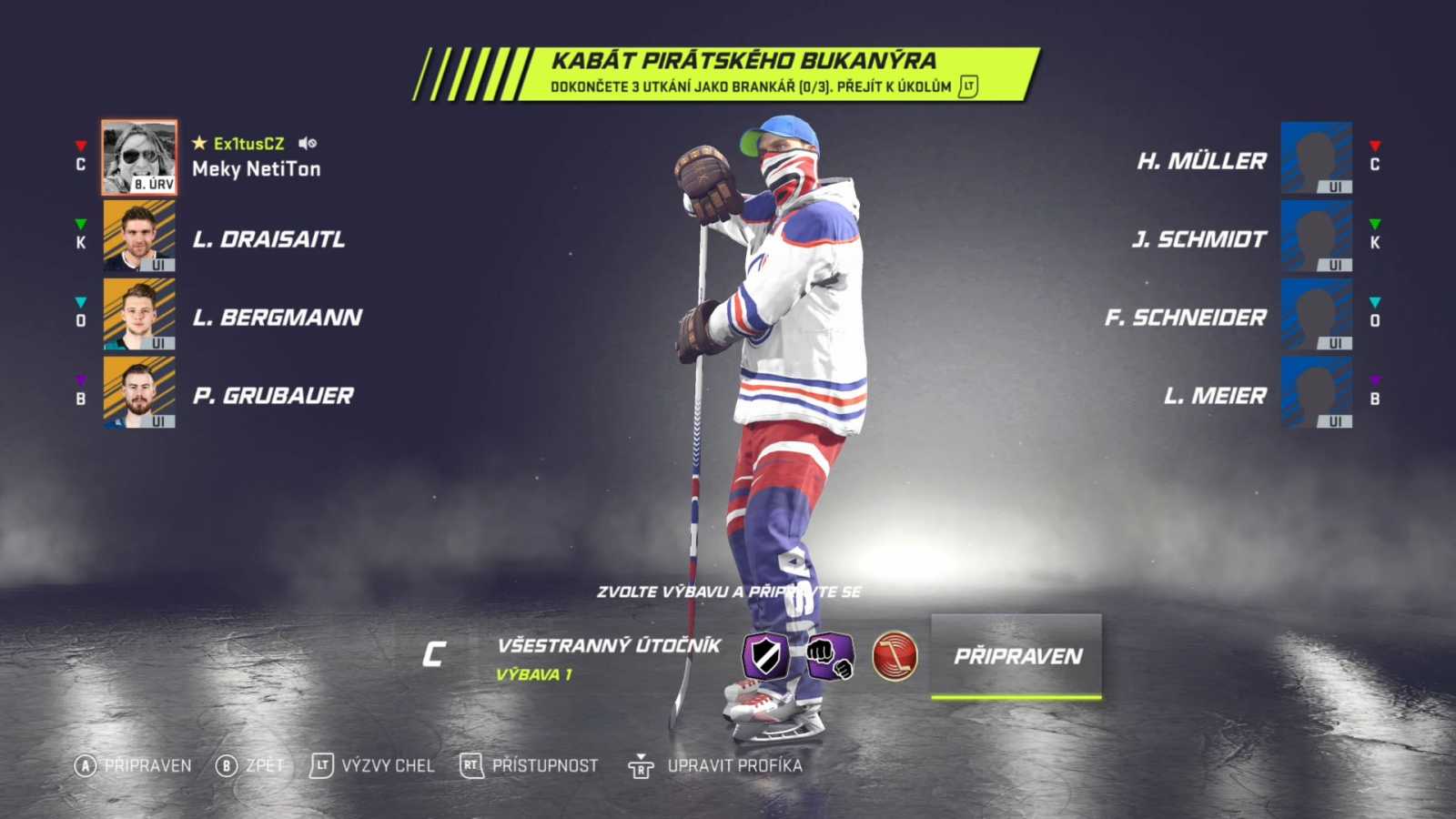The image size is (1456, 819).
Task: Click the red triangle marker next to C slot
Action: [x=80, y=143]
